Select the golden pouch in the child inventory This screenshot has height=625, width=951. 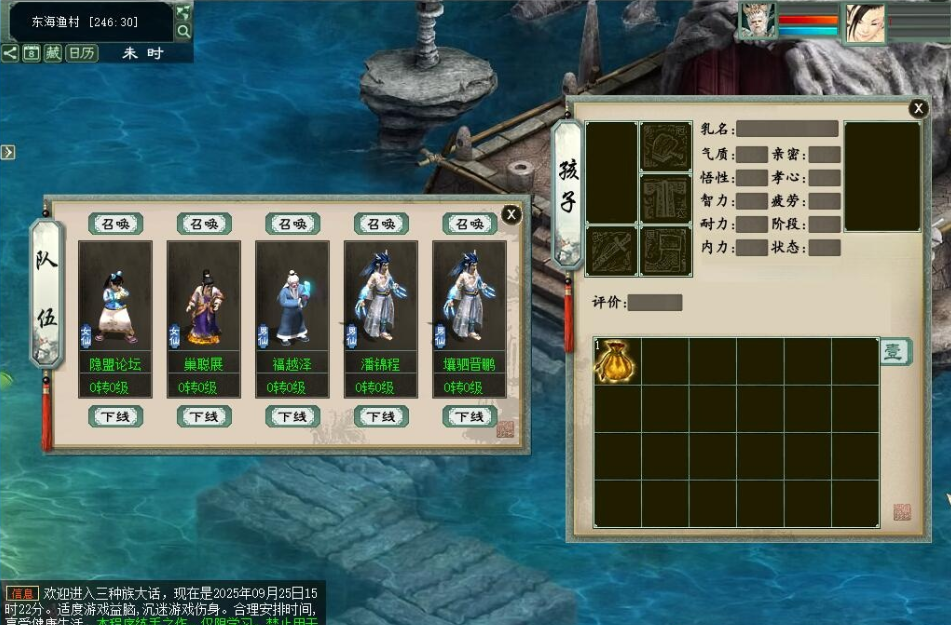616,361
